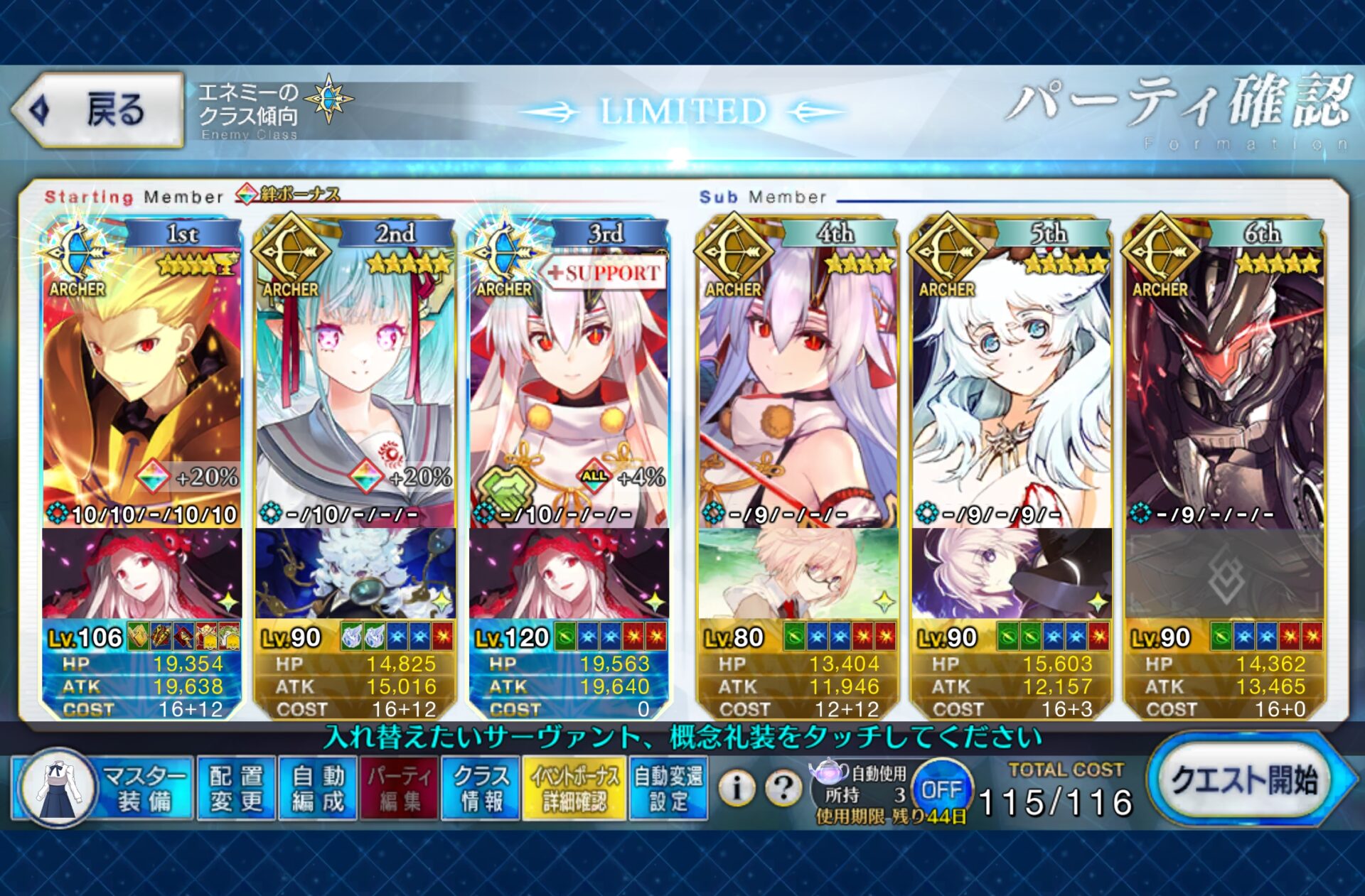
Task: Toggle the teapot auto-use OFF switch
Action: point(941,789)
